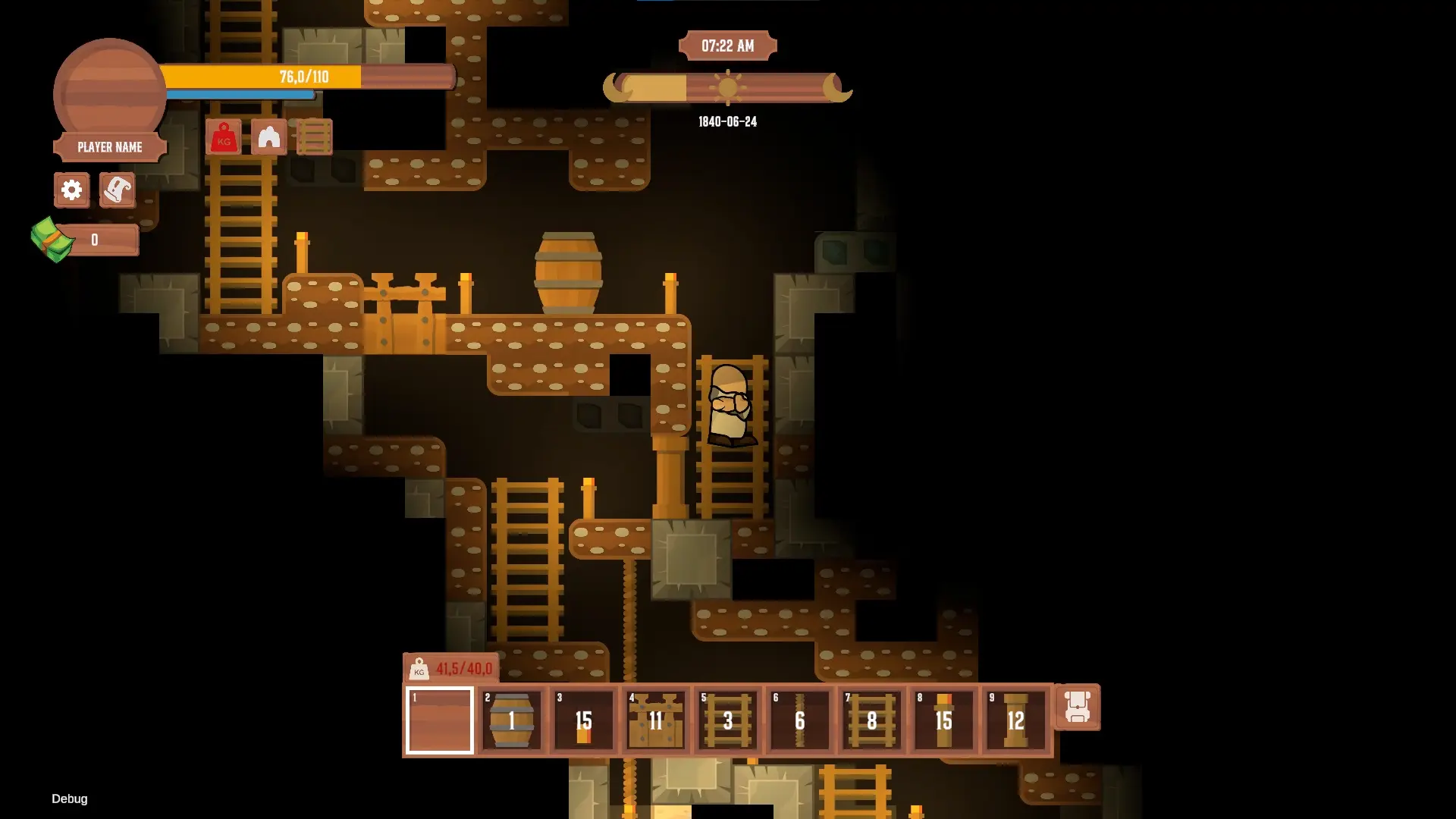Select the barrel in hotbar slot 2
Viewport: 1456px width, 819px height.
(513, 720)
